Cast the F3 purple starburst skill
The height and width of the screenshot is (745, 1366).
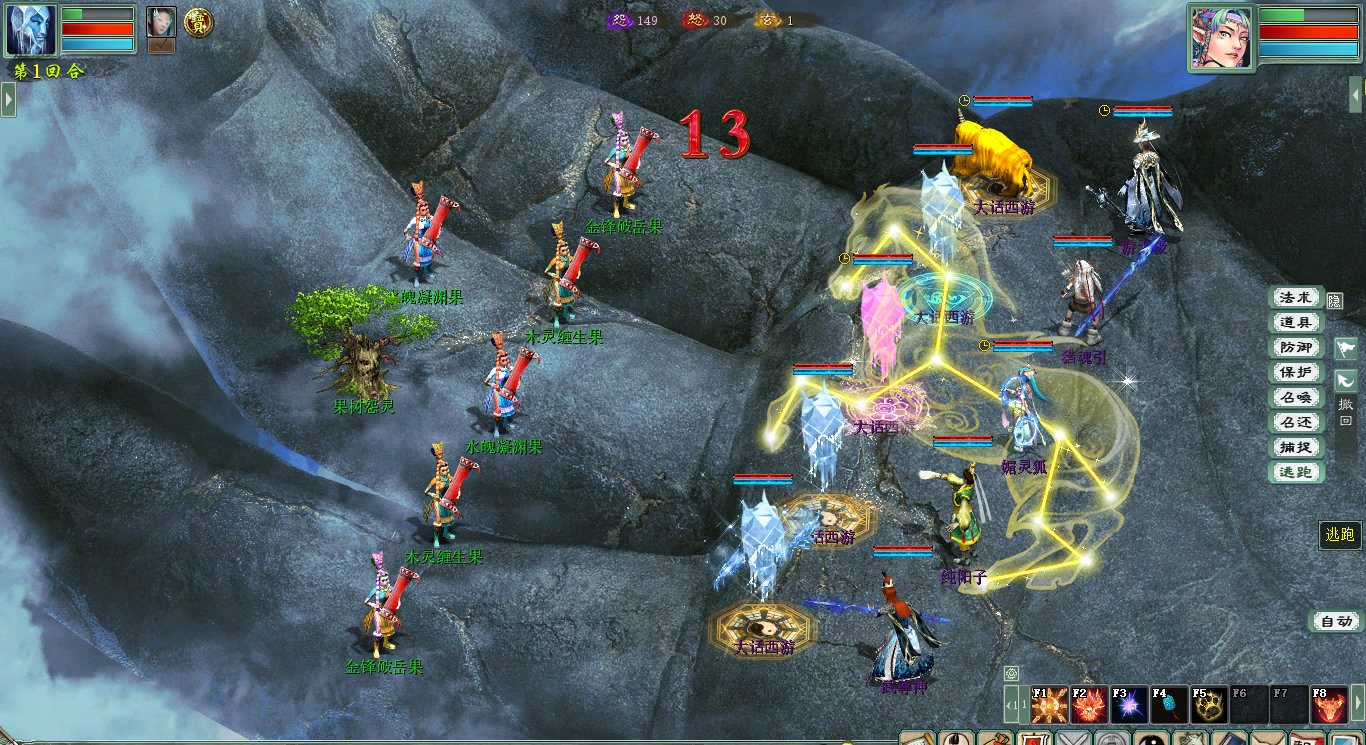click(1130, 705)
